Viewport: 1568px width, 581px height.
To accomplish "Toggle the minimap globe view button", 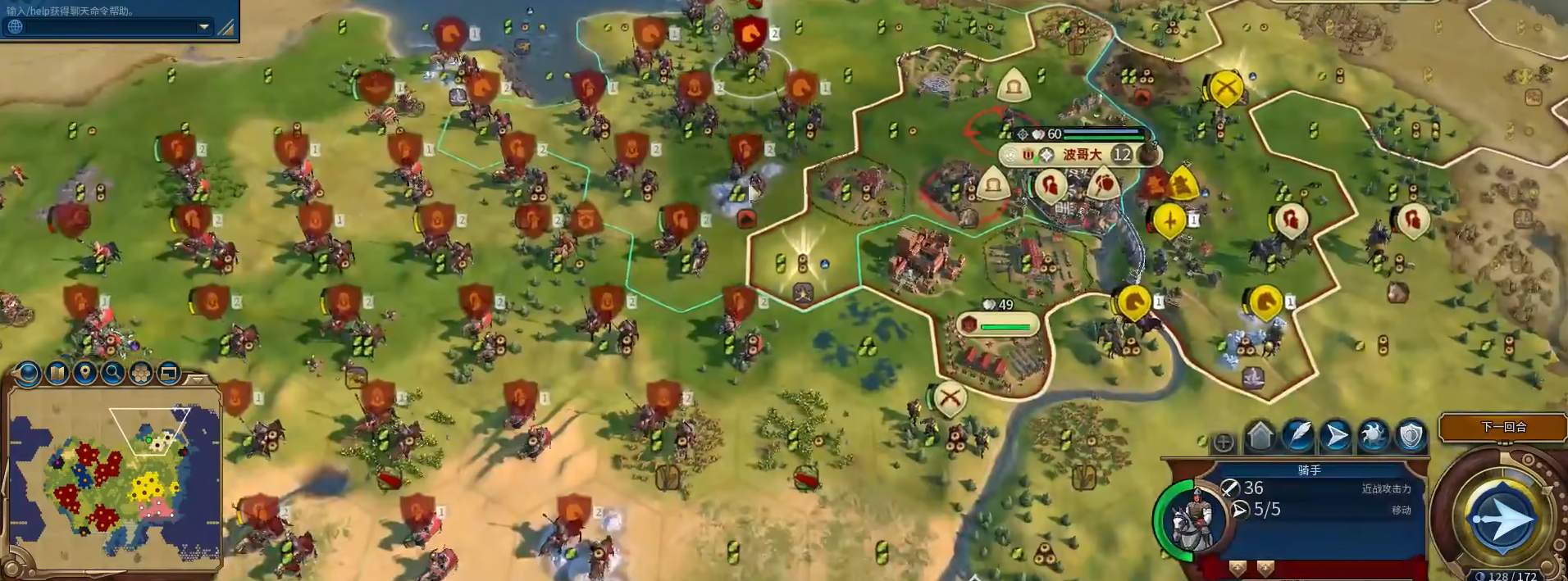I will pos(29,374).
